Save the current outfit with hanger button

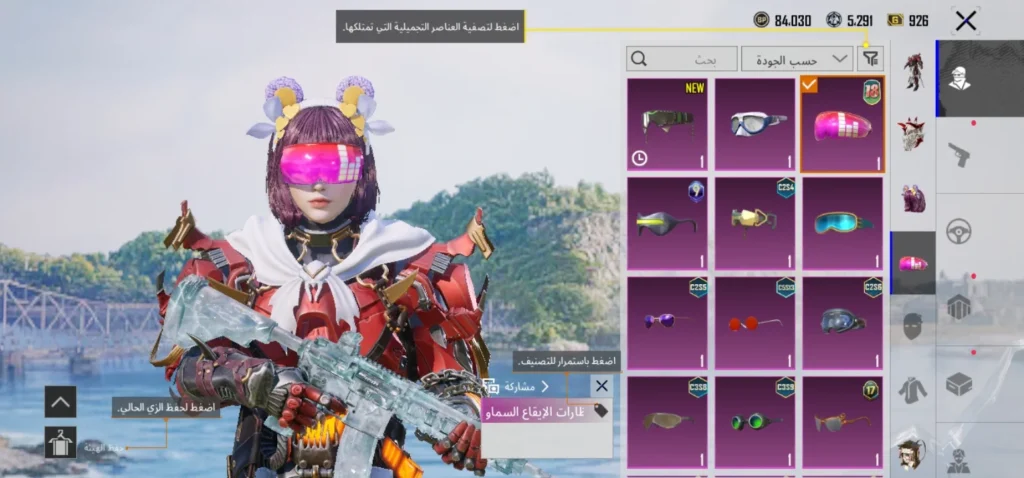(x=60, y=442)
